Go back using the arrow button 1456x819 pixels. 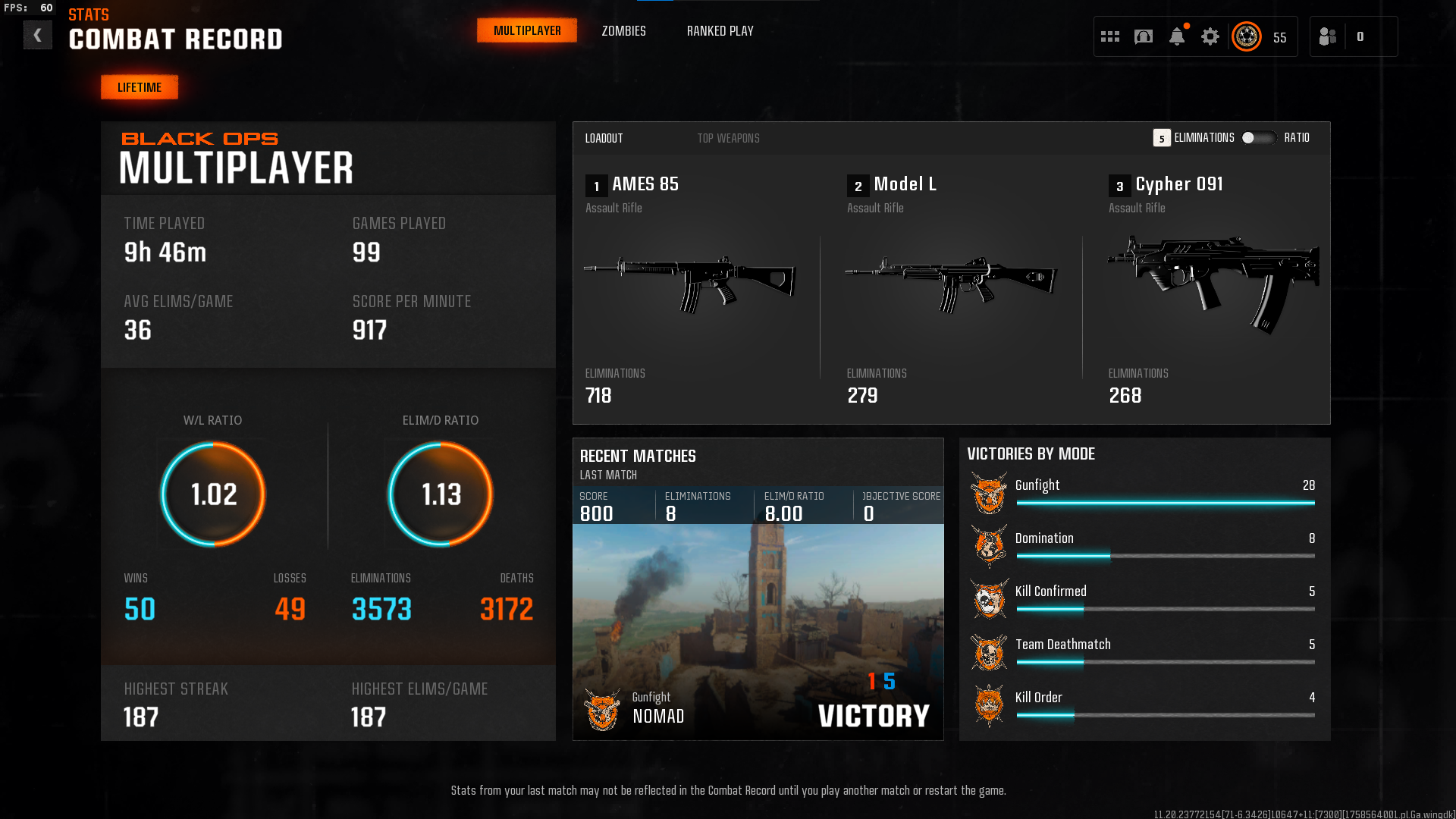tap(37, 36)
